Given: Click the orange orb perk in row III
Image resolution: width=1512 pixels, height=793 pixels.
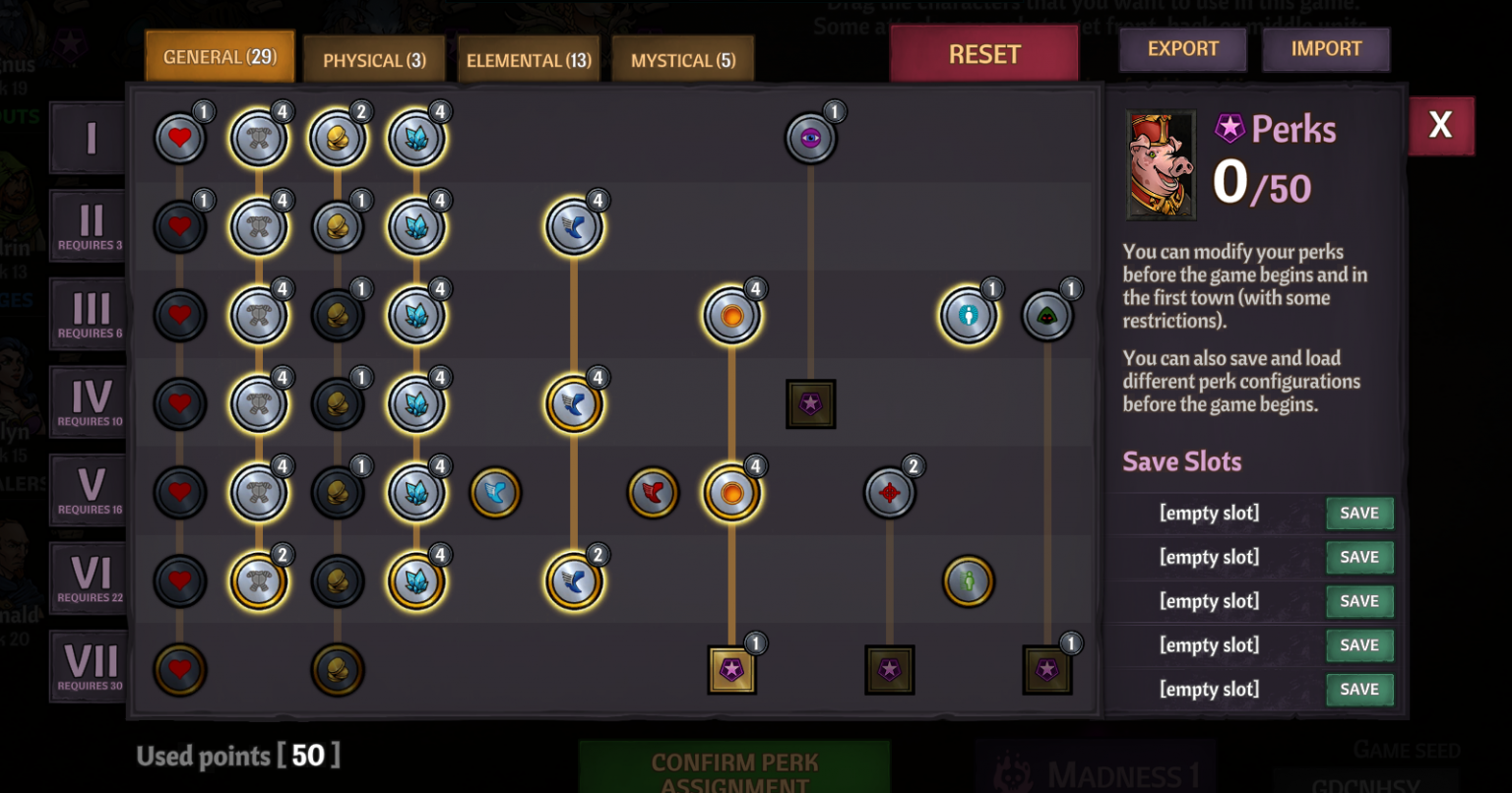Looking at the screenshot, I should pos(731,315).
